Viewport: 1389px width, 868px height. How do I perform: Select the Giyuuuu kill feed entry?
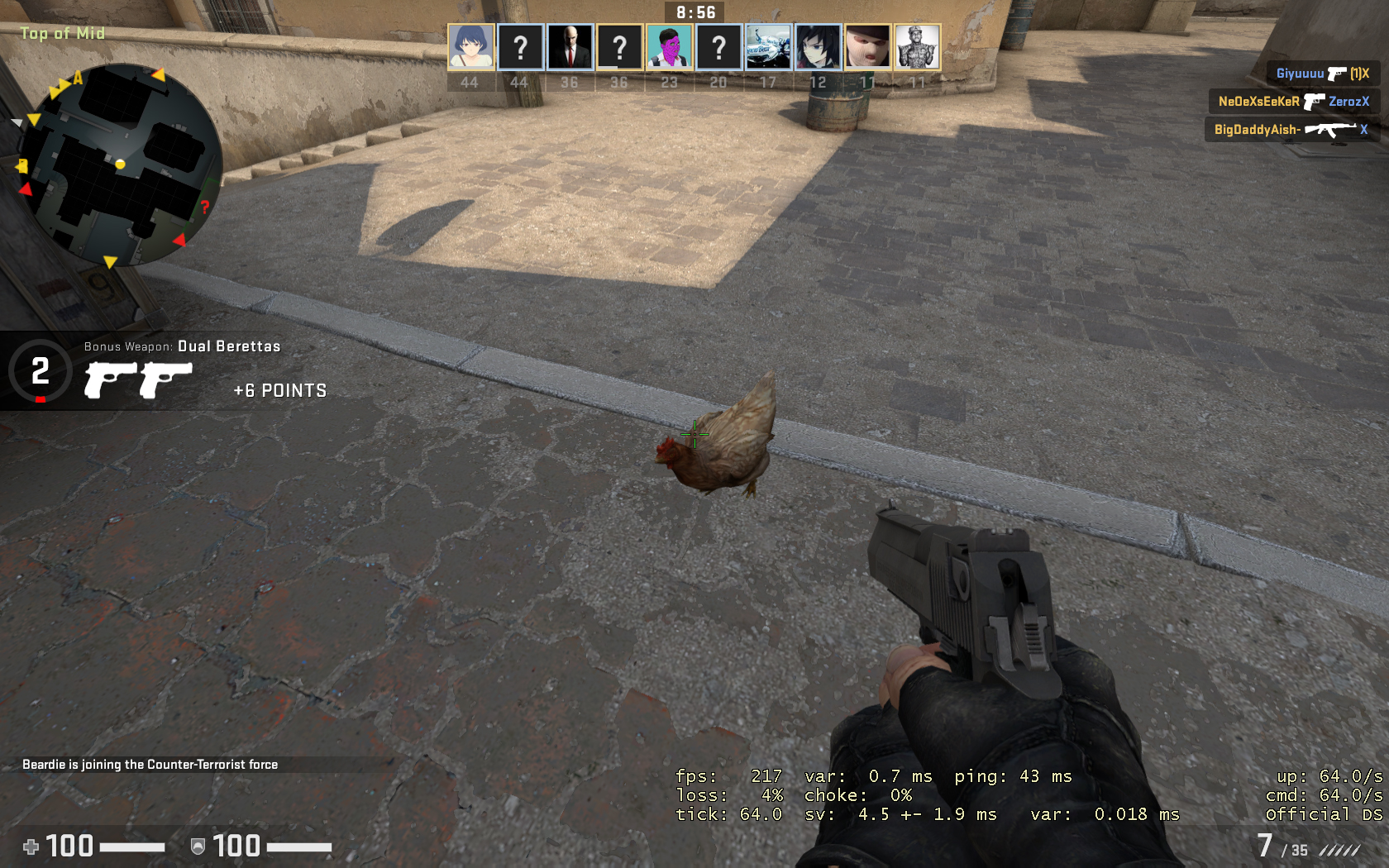[x=1322, y=74]
